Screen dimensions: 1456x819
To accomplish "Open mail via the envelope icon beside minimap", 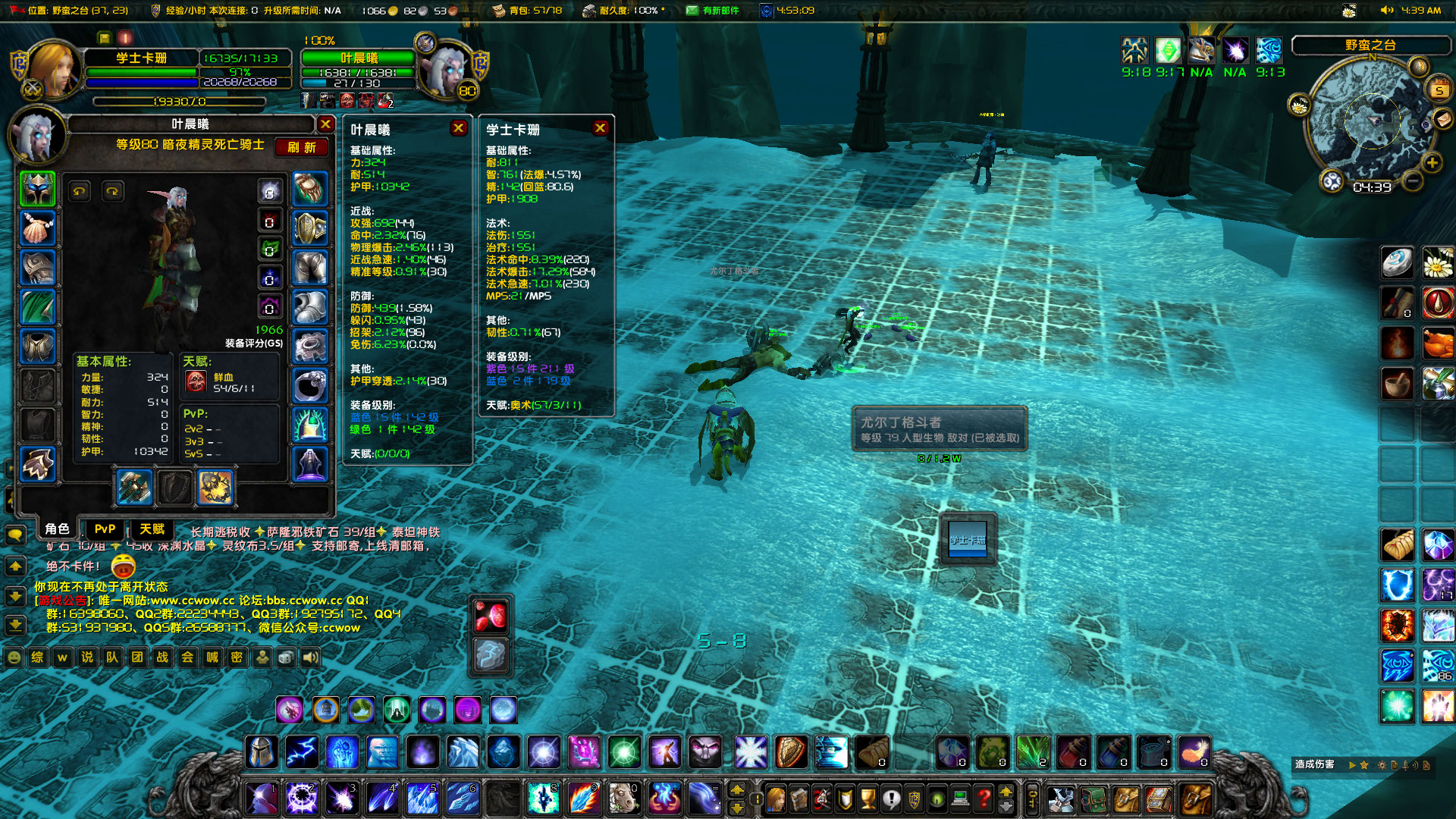I will [x=1442, y=120].
